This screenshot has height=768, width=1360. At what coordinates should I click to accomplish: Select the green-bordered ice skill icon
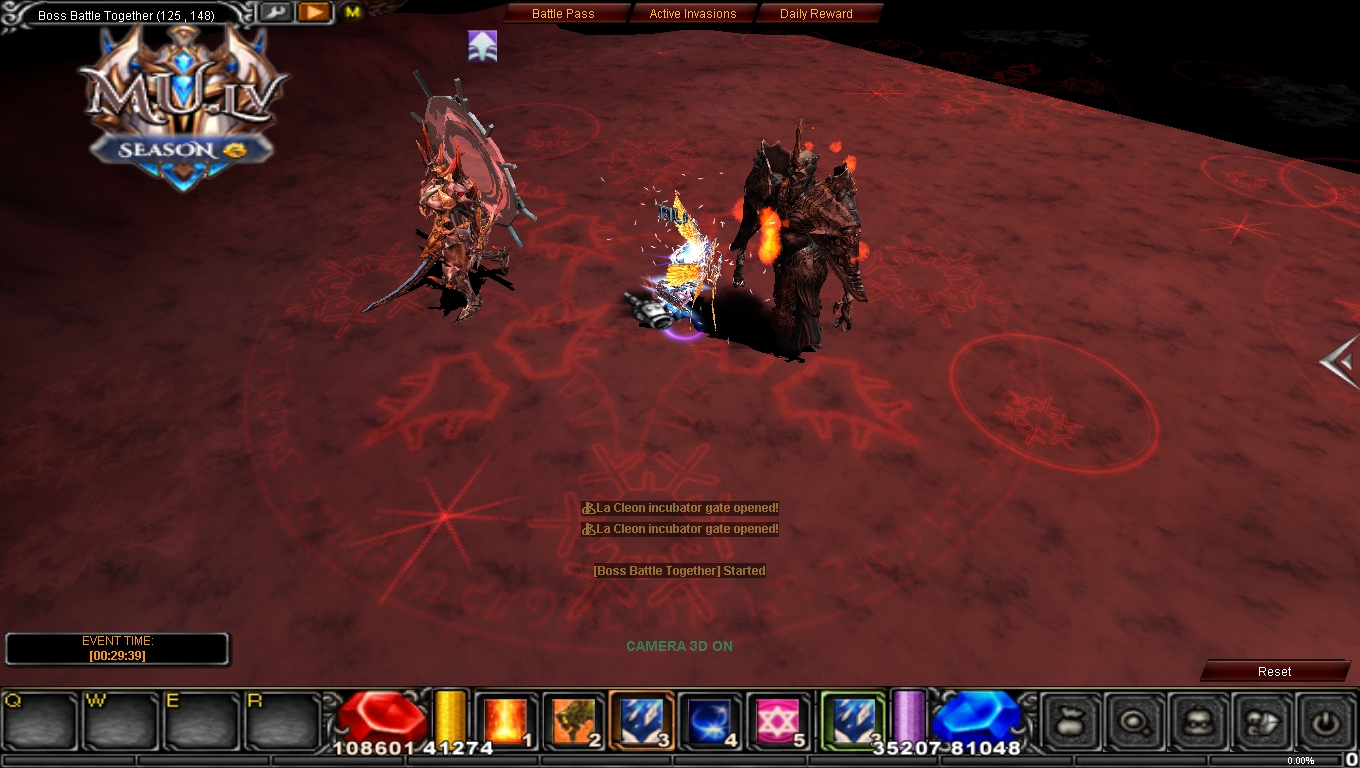[852, 717]
